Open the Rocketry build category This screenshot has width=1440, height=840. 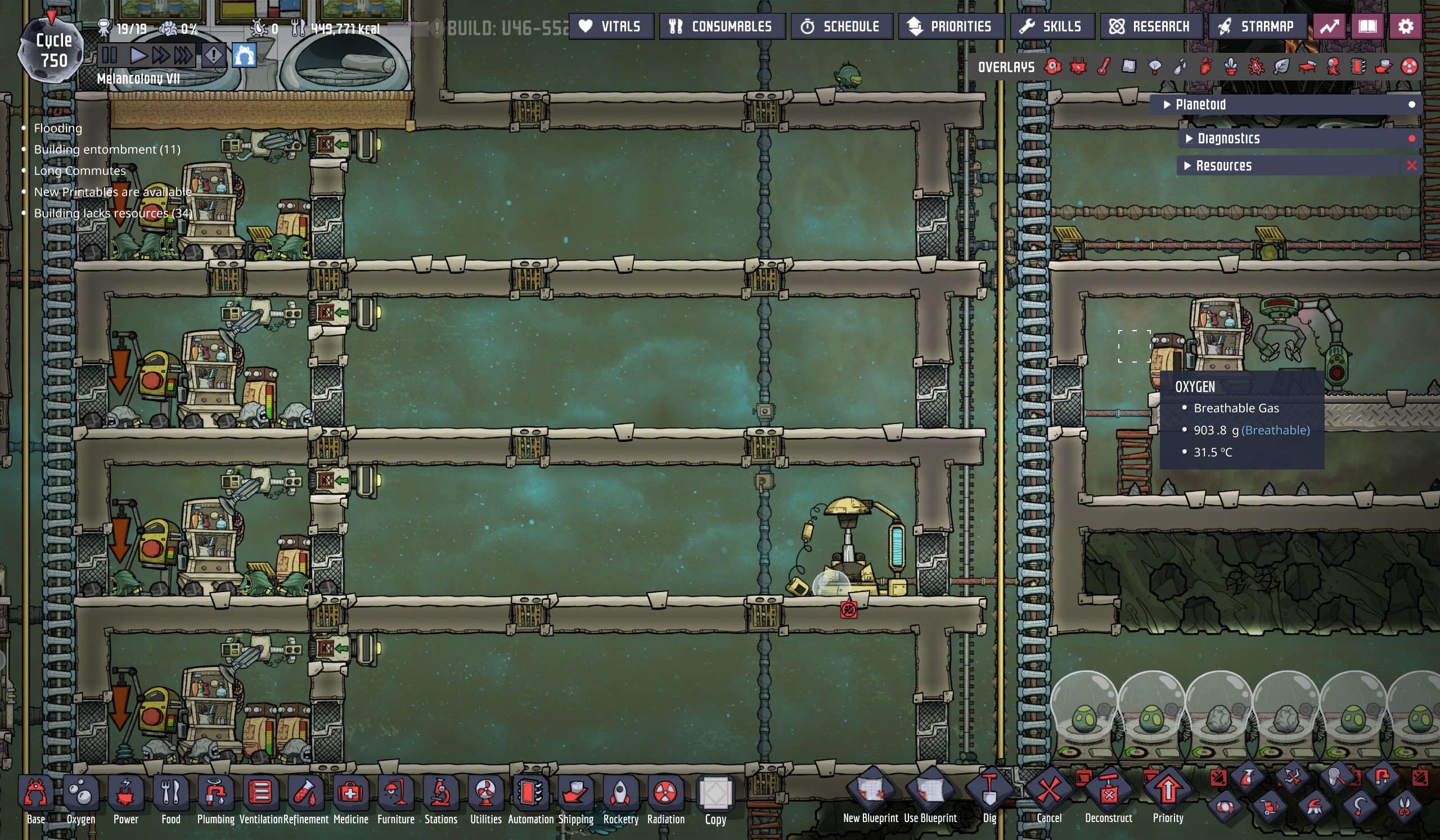click(x=620, y=800)
